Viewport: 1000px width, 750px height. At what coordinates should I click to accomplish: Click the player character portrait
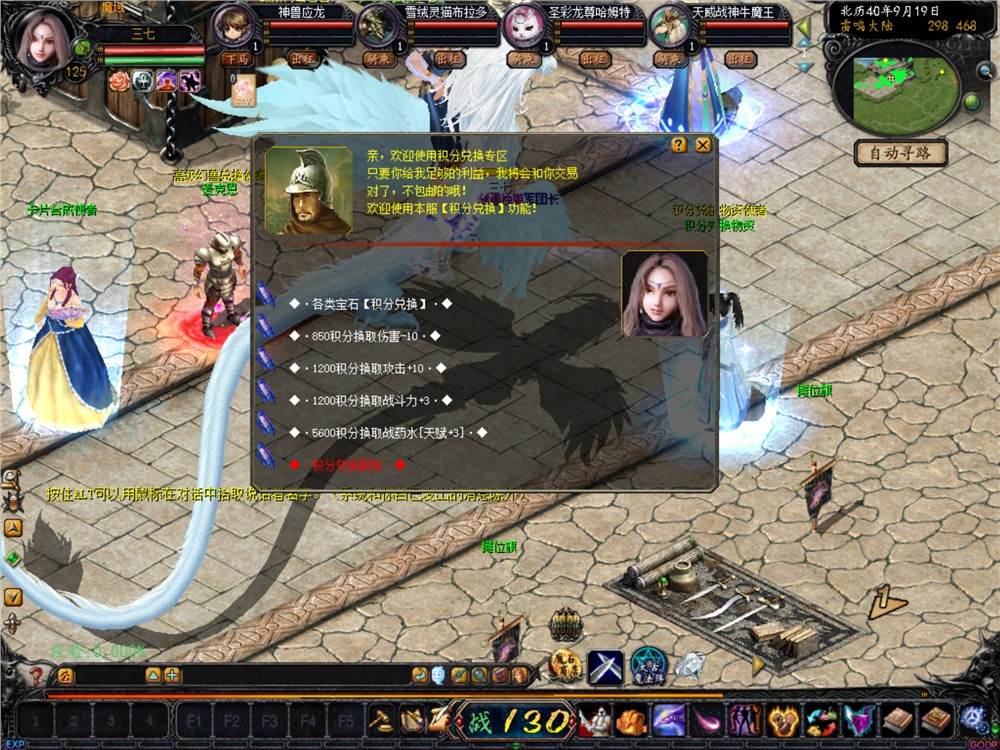tap(43, 40)
